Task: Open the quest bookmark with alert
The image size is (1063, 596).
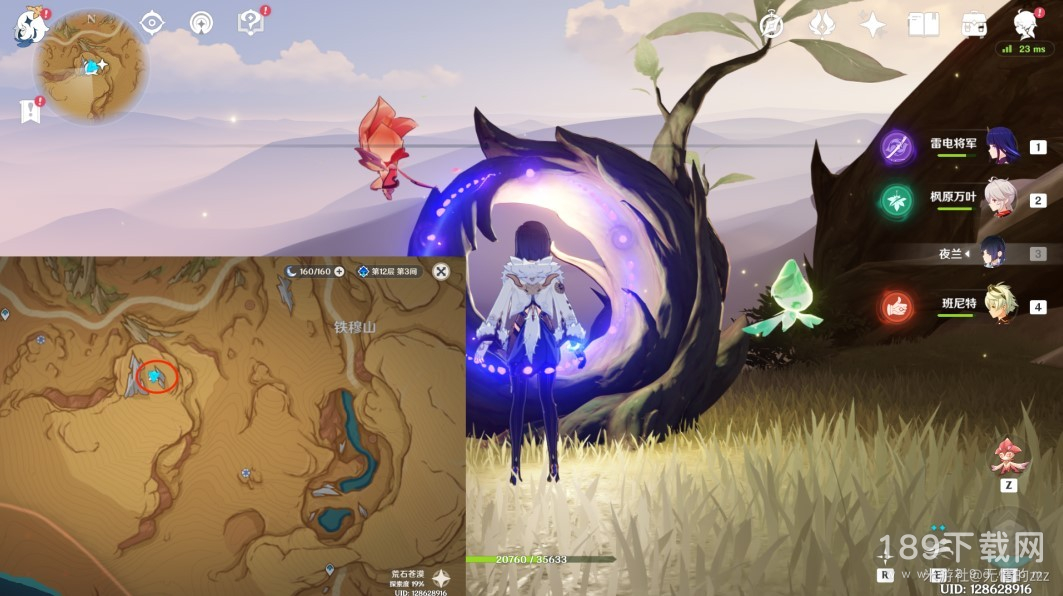Action: 30,111
